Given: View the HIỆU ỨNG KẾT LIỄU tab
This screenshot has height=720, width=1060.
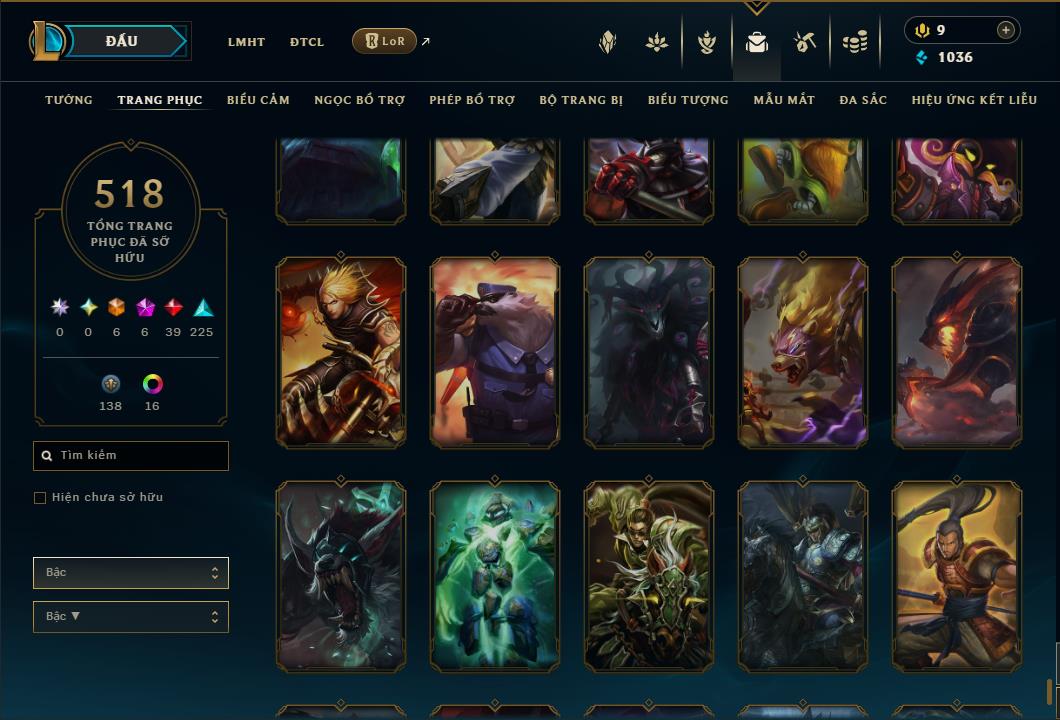Looking at the screenshot, I should pyautogui.click(x=974, y=100).
